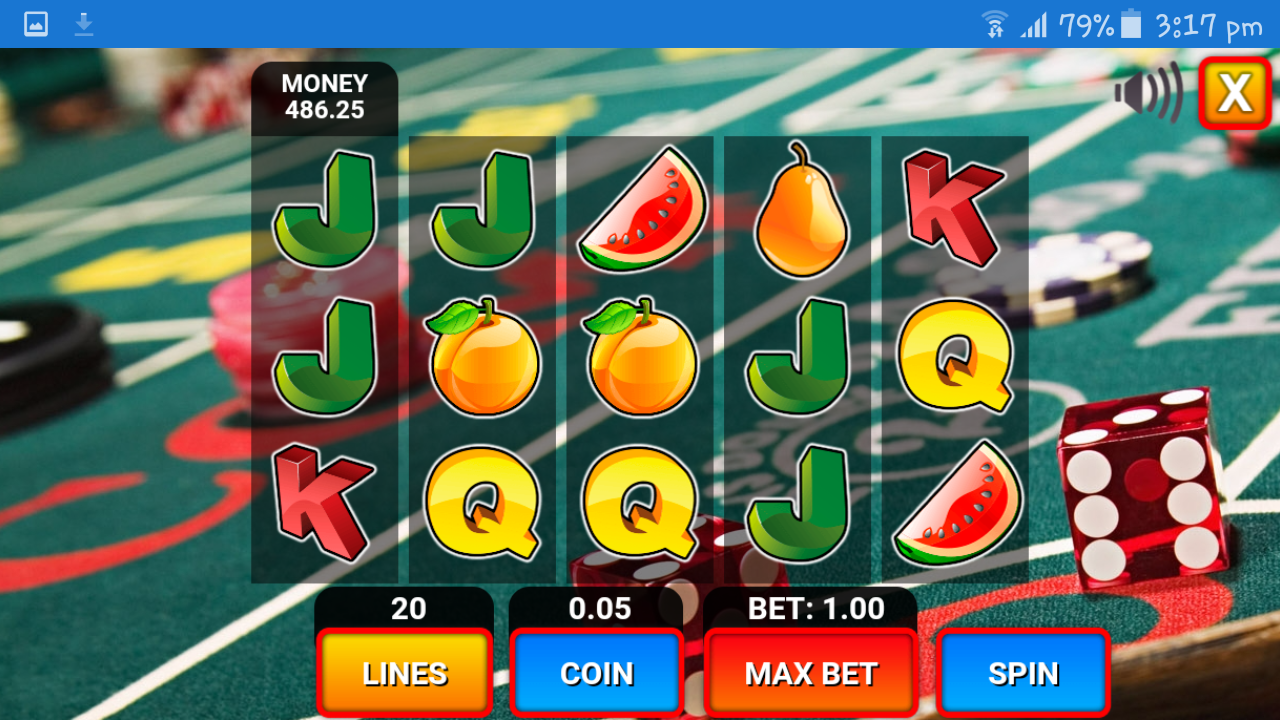
Task: Open the gallery icon in the status bar
Action: 35,22
